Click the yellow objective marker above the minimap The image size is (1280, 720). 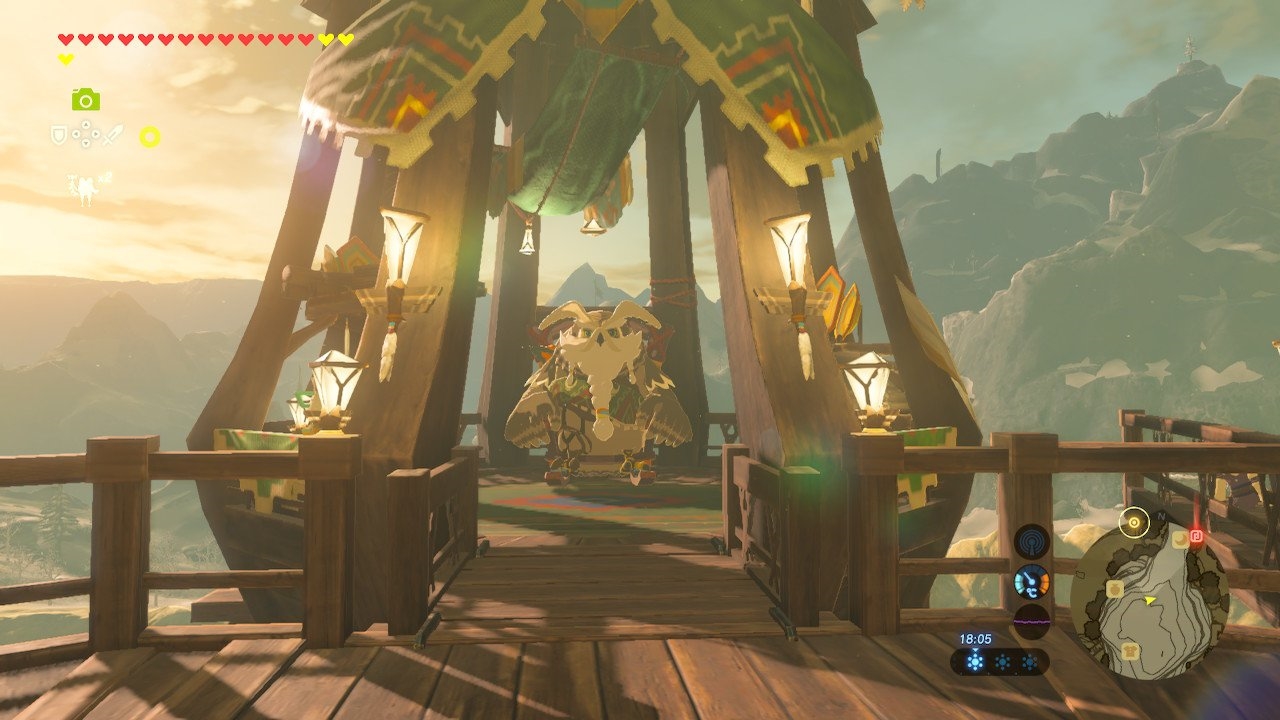(1133, 521)
